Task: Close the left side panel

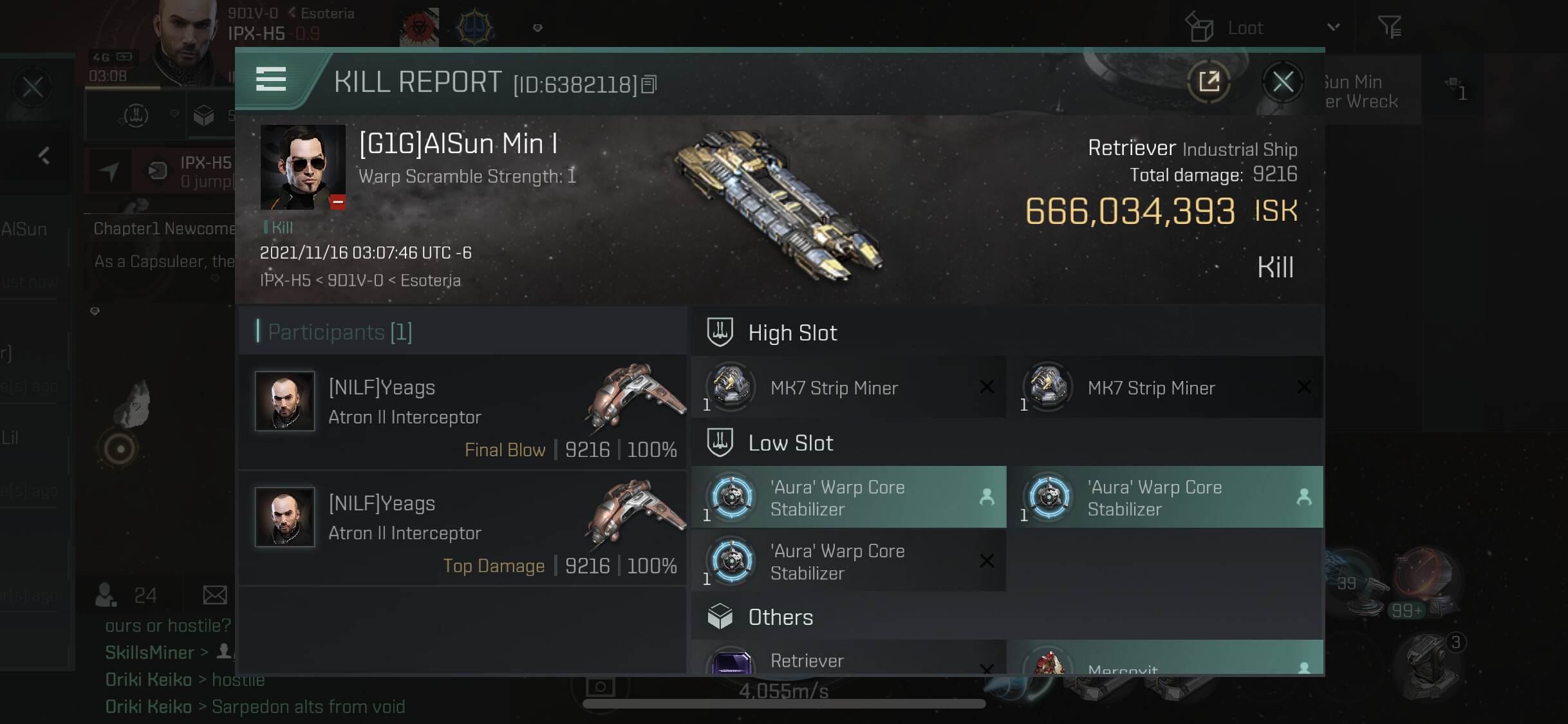Action: (x=32, y=88)
